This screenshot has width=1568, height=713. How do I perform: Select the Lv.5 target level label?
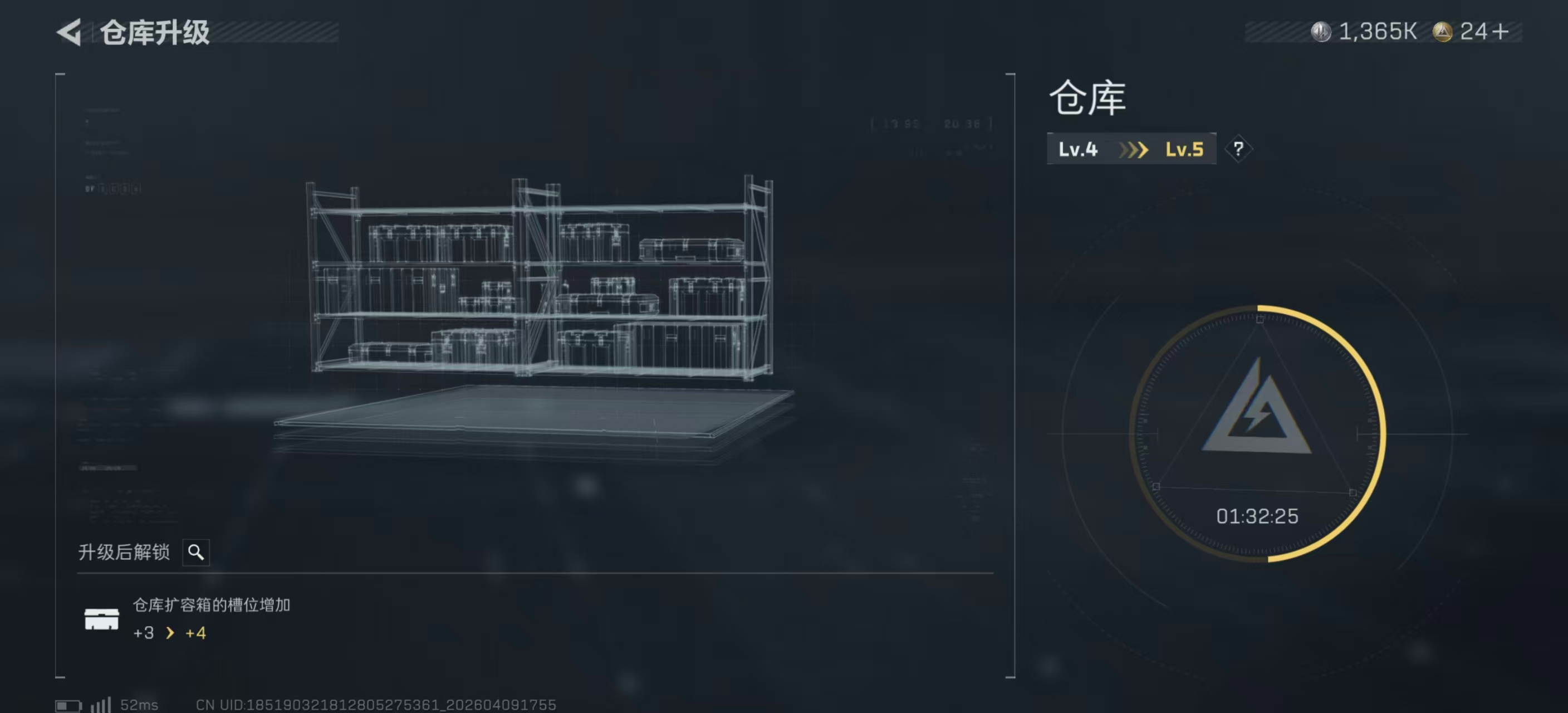tap(1183, 148)
